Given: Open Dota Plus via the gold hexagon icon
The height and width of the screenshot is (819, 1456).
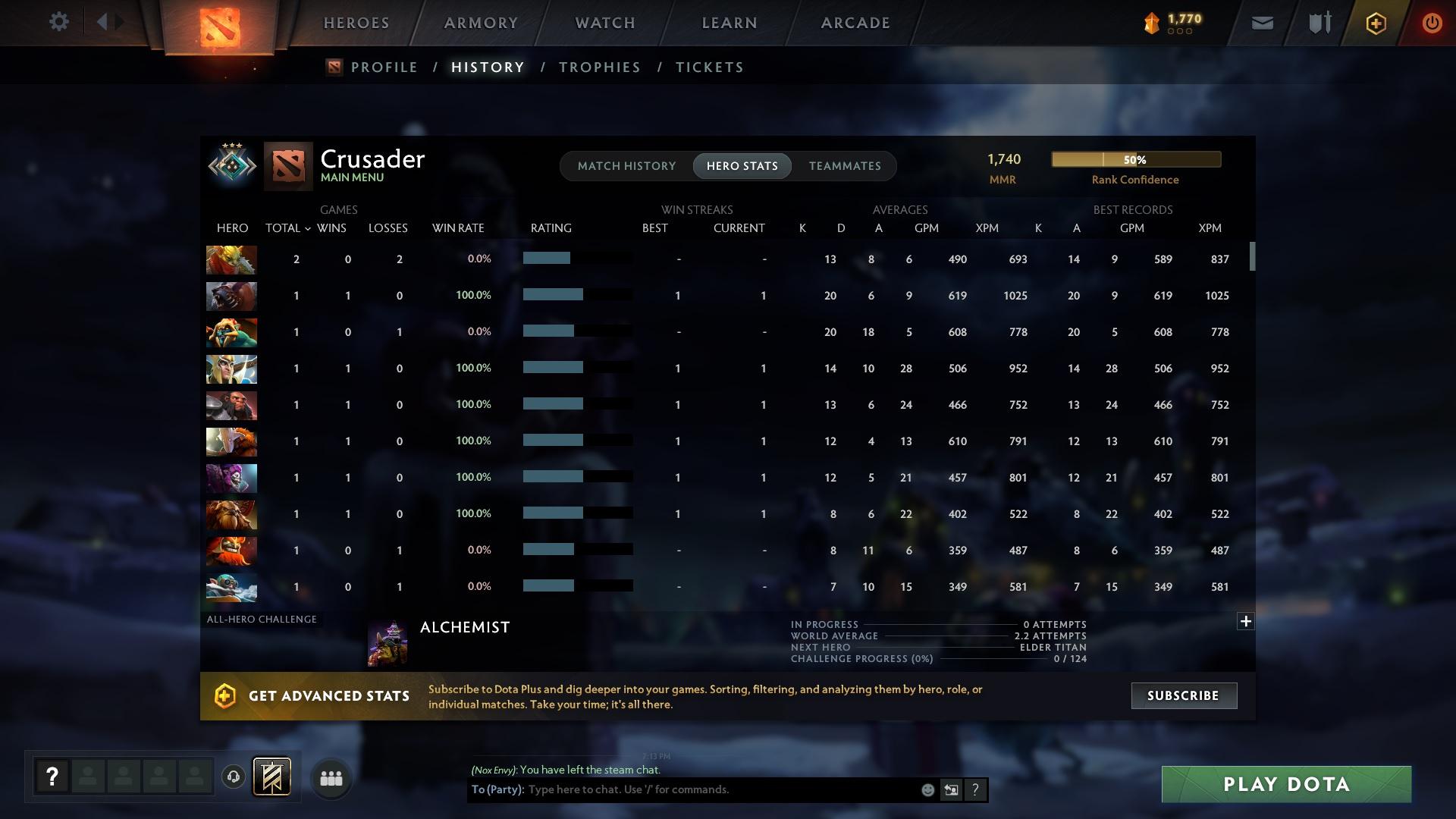Looking at the screenshot, I should pos(1375,22).
